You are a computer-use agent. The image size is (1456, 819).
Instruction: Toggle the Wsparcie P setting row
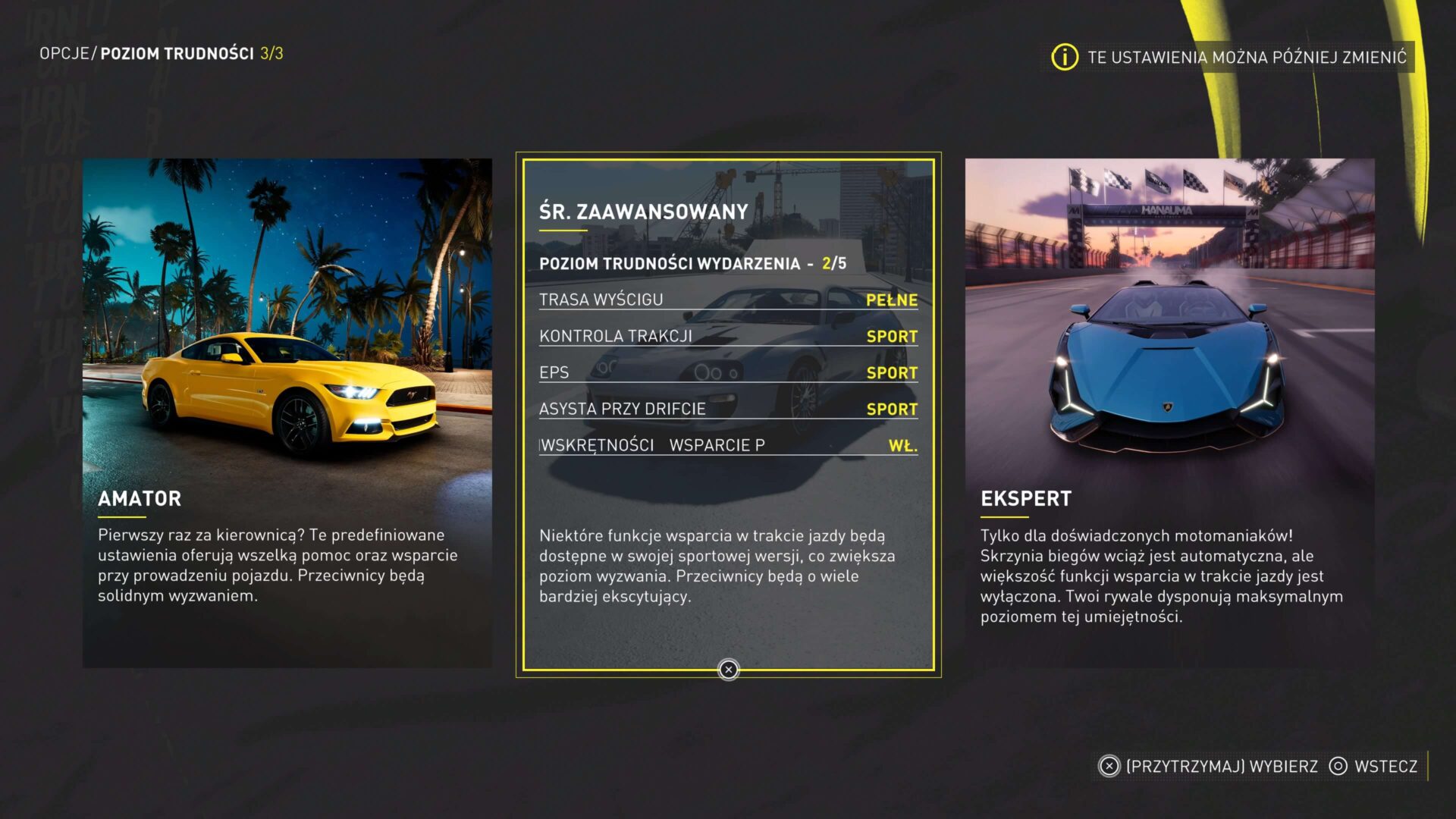pyautogui.click(x=728, y=445)
